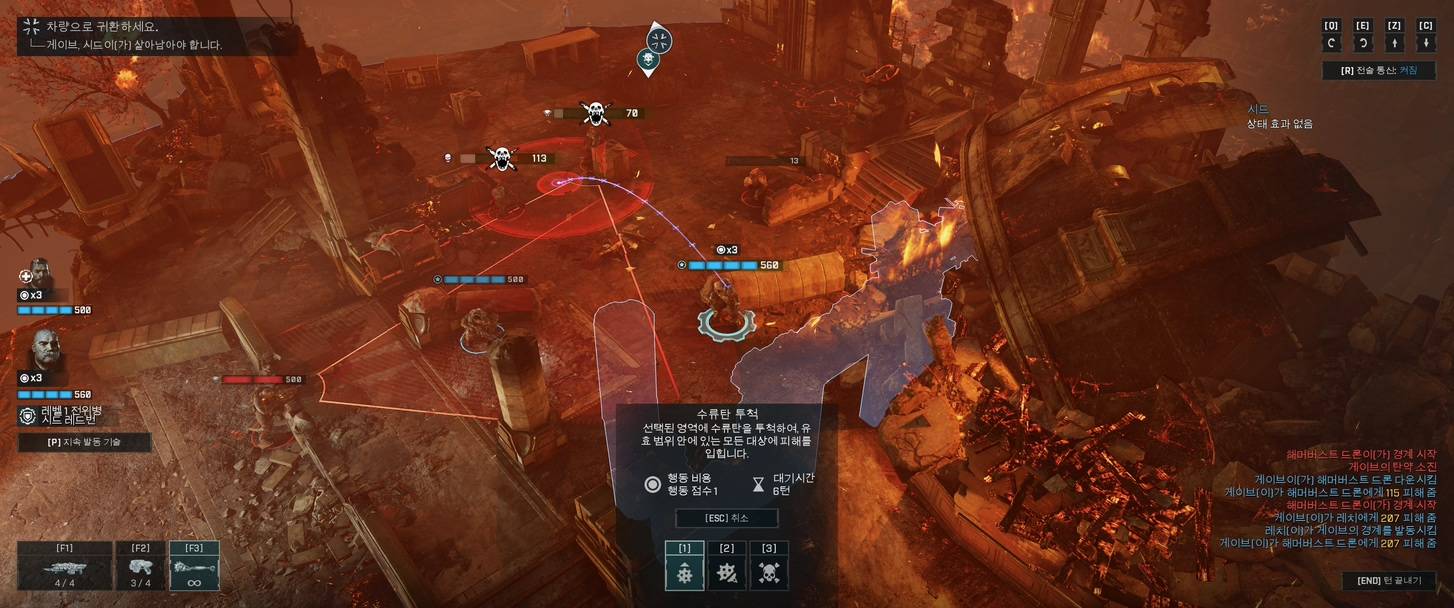Raise the camera with the up arrow
This screenshot has height=608, width=1454.
(x=1394, y=43)
